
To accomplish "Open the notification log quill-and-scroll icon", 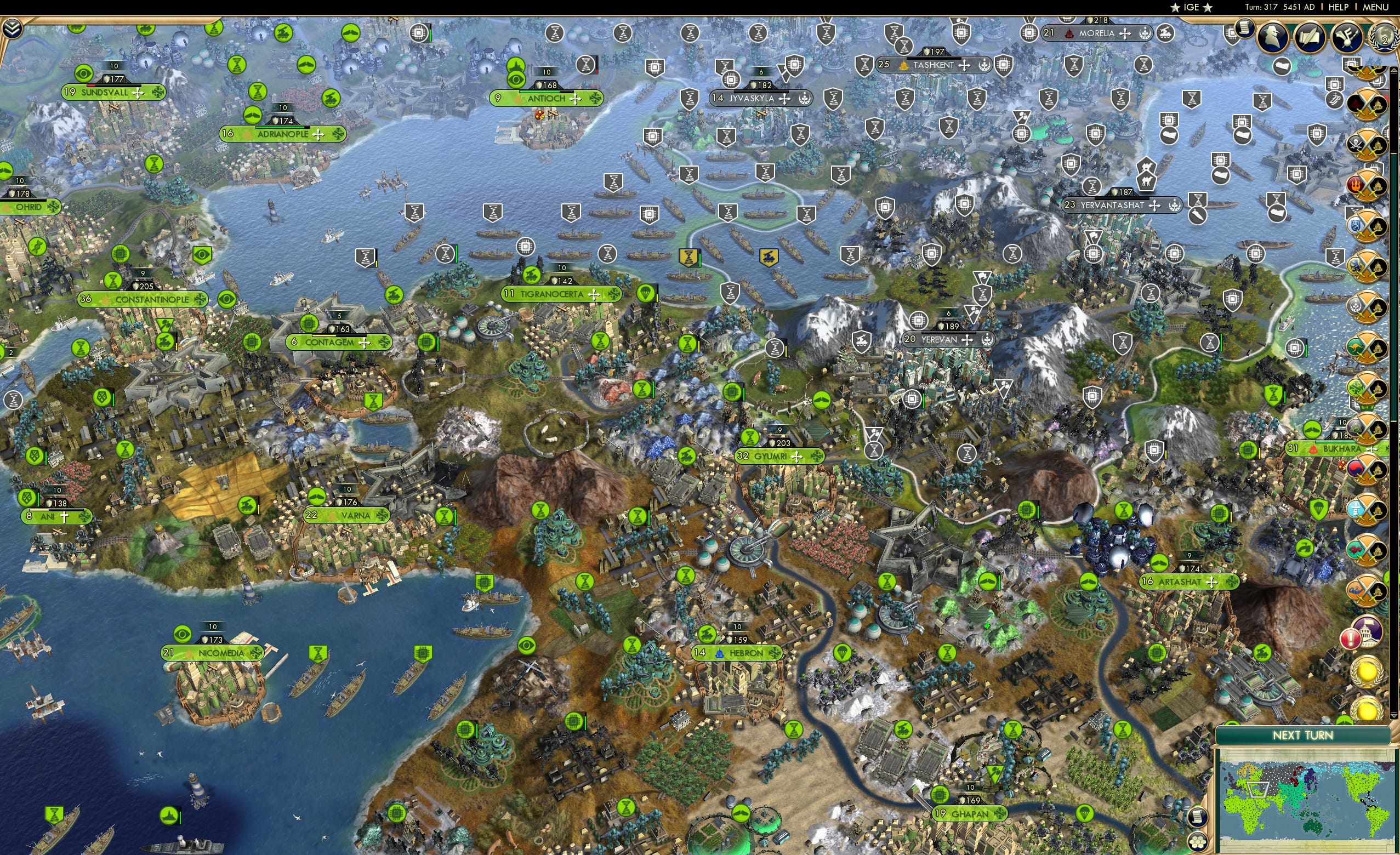I will point(1311,36).
